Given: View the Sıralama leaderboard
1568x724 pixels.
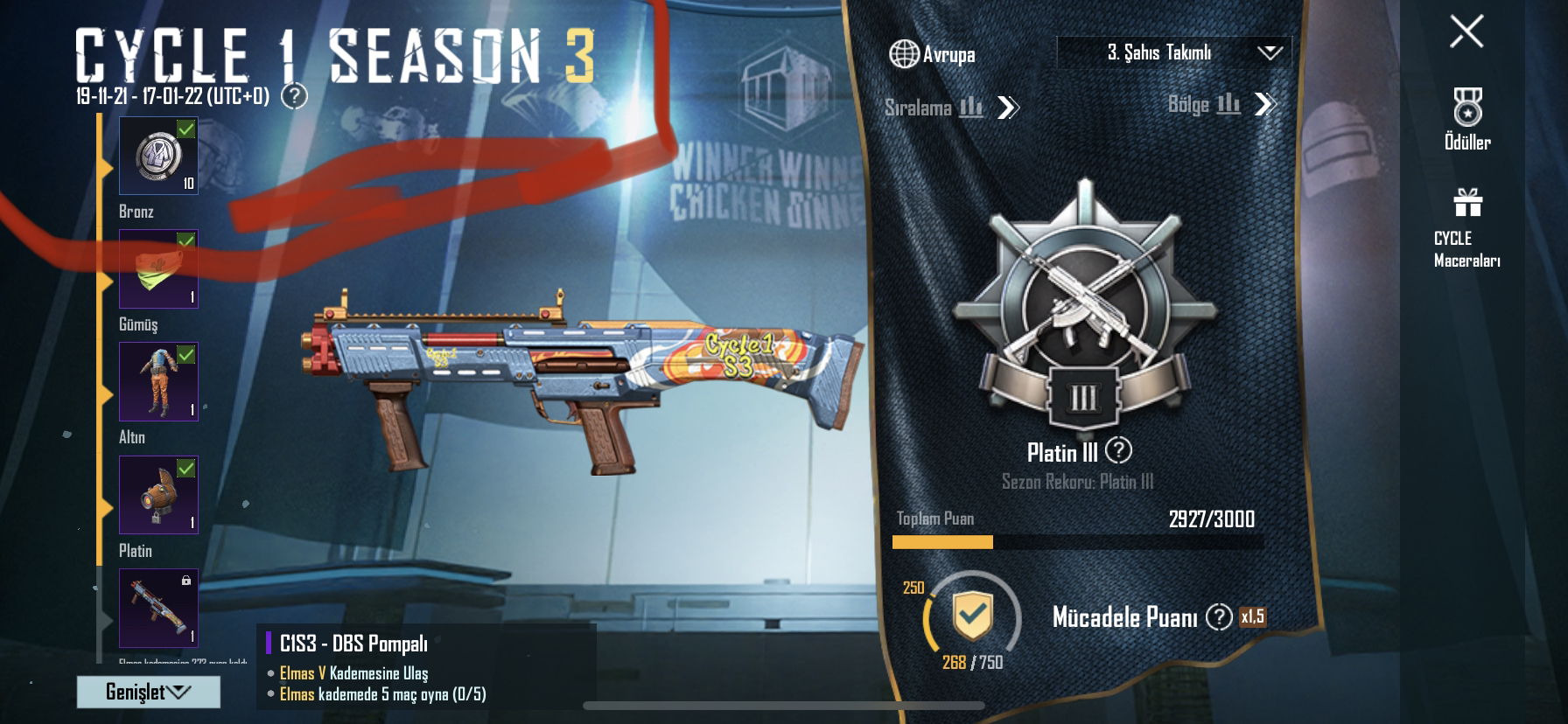Looking at the screenshot, I should pyautogui.click(x=951, y=108).
